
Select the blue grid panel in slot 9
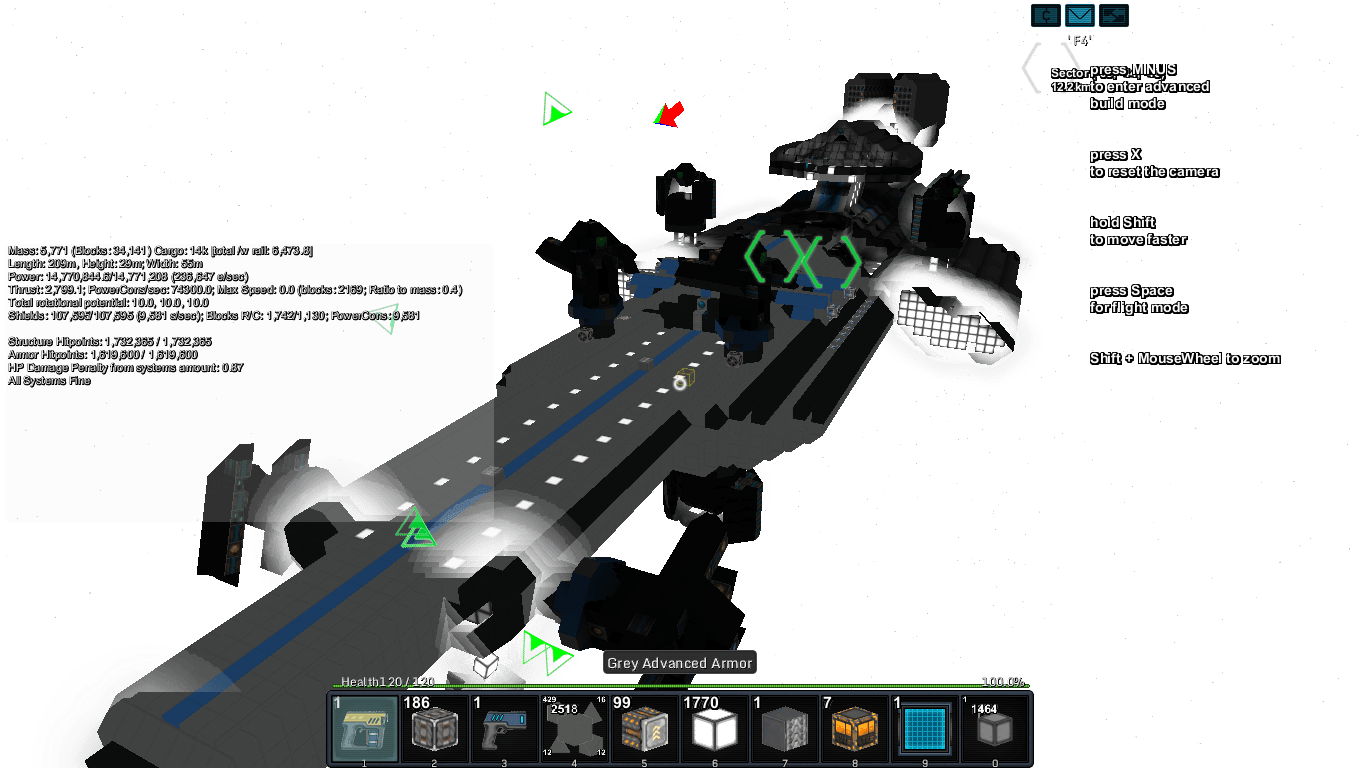point(925,728)
